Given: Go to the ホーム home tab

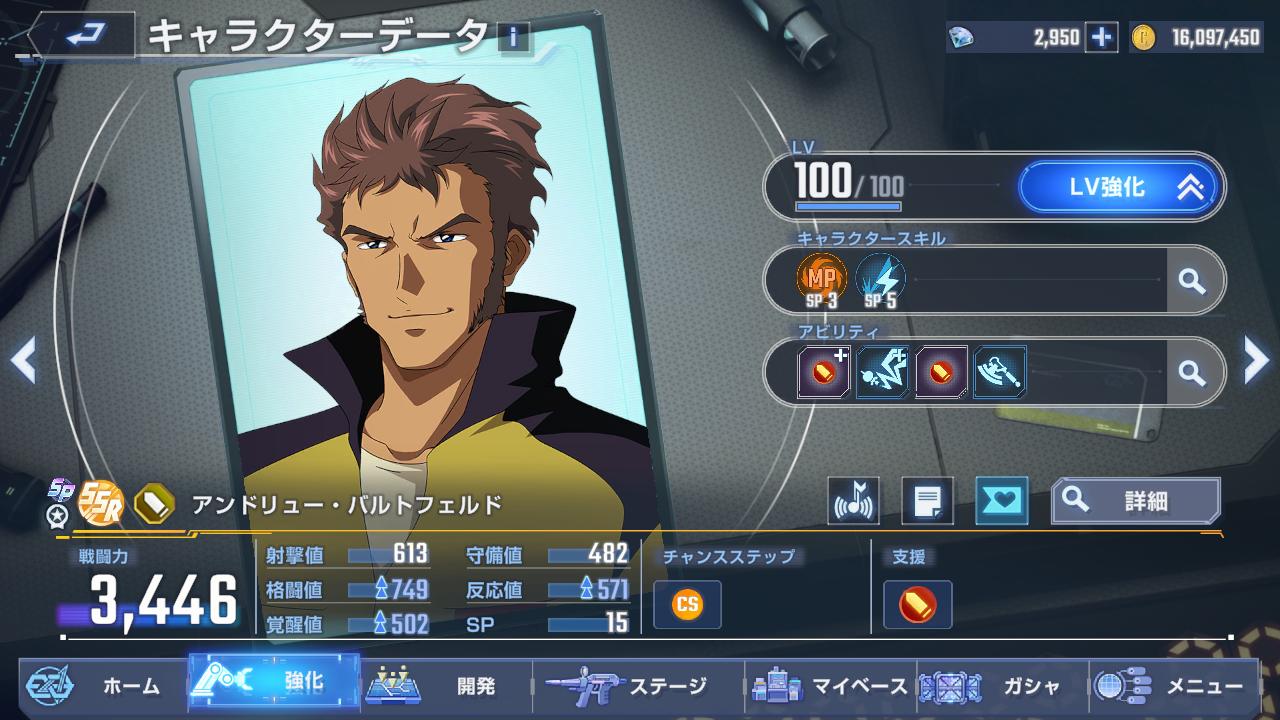Looking at the screenshot, I should coord(103,686).
